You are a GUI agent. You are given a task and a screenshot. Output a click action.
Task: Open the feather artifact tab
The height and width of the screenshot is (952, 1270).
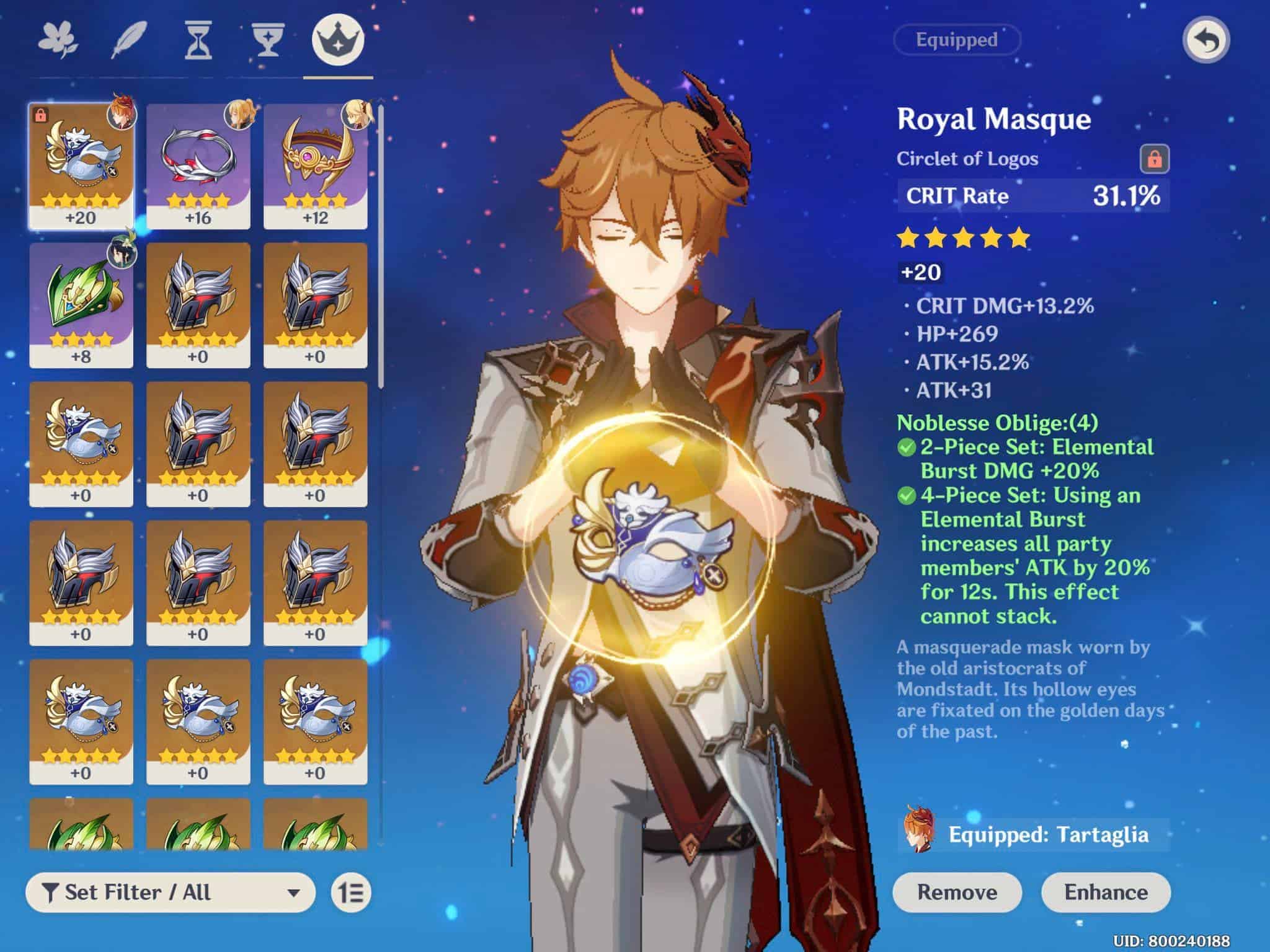click(129, 40)
